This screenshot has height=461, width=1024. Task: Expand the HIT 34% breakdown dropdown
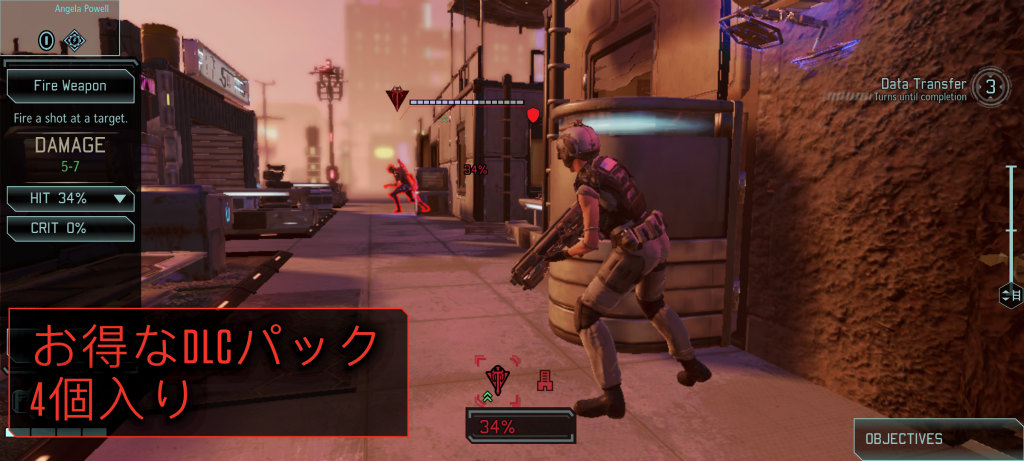121,198
